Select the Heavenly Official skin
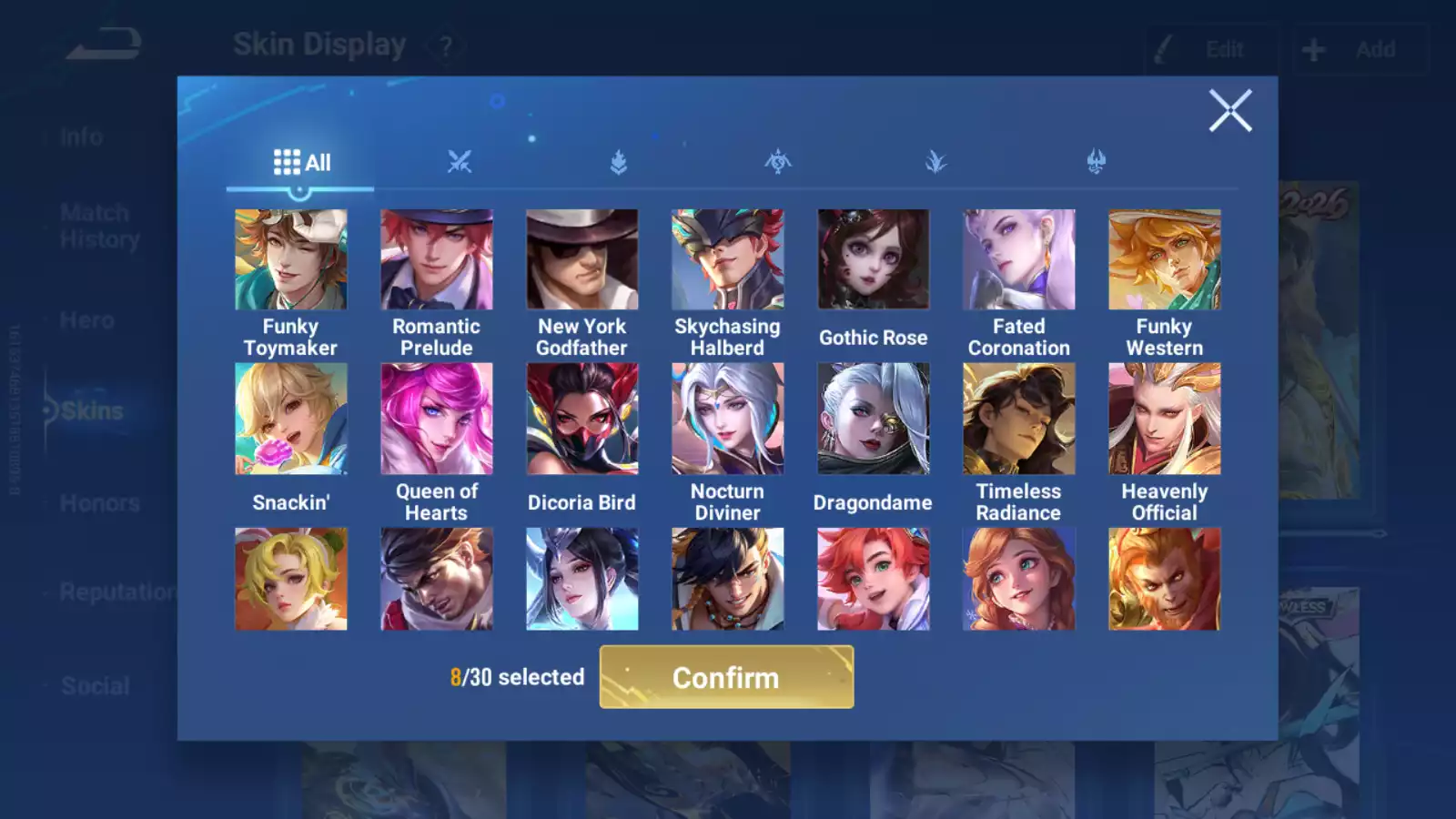This screenshot has width=1456, height=819. 1164,419
